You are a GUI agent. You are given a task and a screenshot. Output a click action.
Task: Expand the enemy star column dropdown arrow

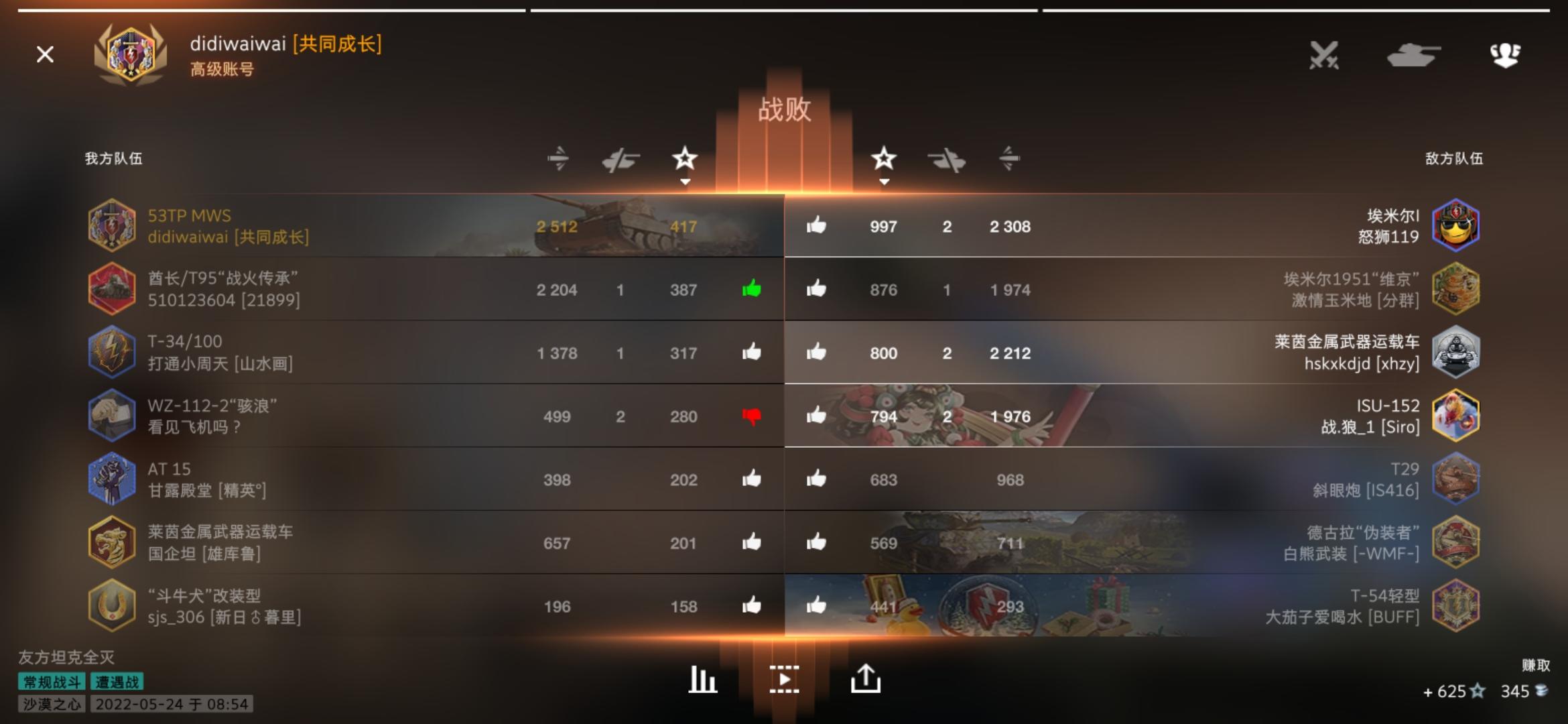pyautogui.click(x=885, y=181)
